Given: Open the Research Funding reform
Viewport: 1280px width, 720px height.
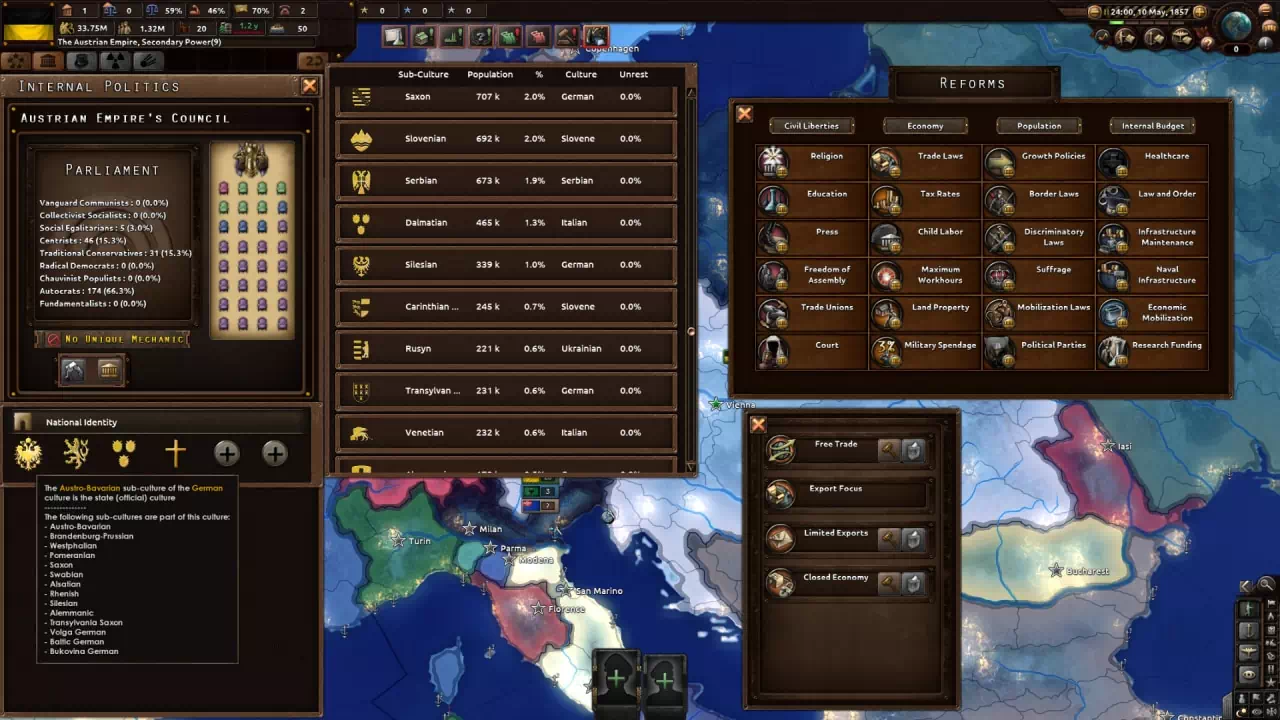Looking at the screenshot, I should click(1152, 351).
